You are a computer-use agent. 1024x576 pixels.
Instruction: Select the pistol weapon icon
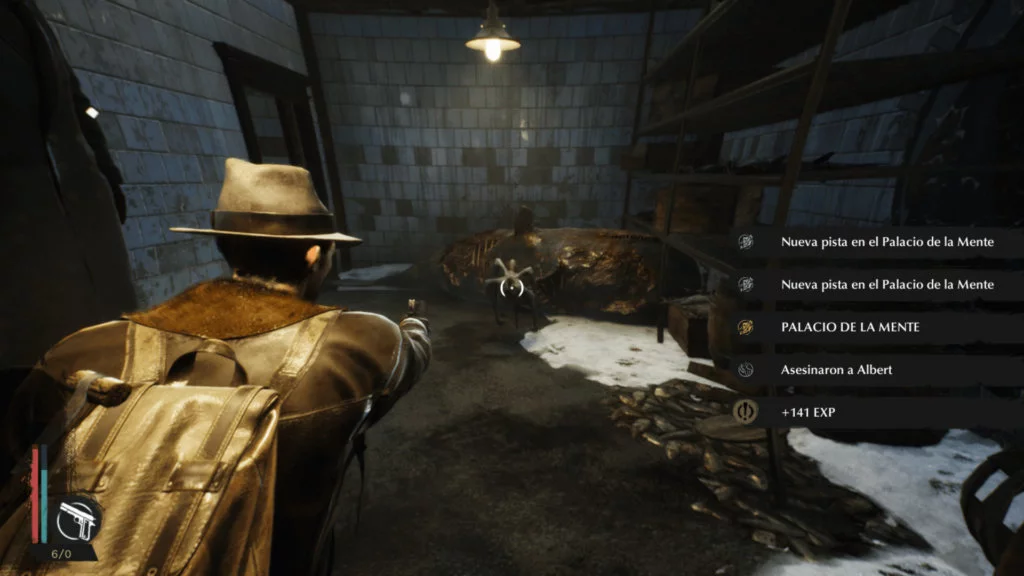coord(77,519)
